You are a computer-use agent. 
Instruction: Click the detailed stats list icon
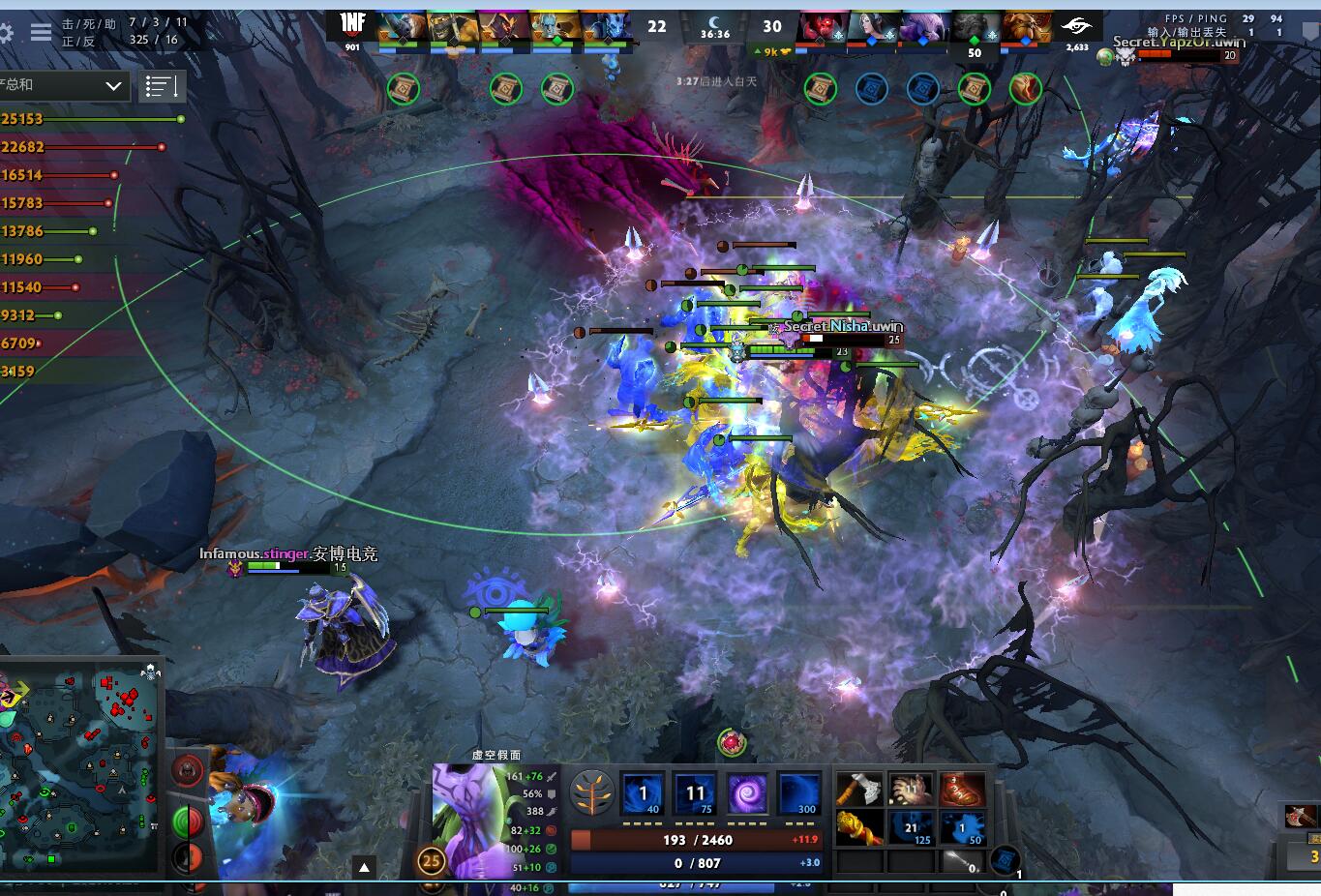[163, 86]
